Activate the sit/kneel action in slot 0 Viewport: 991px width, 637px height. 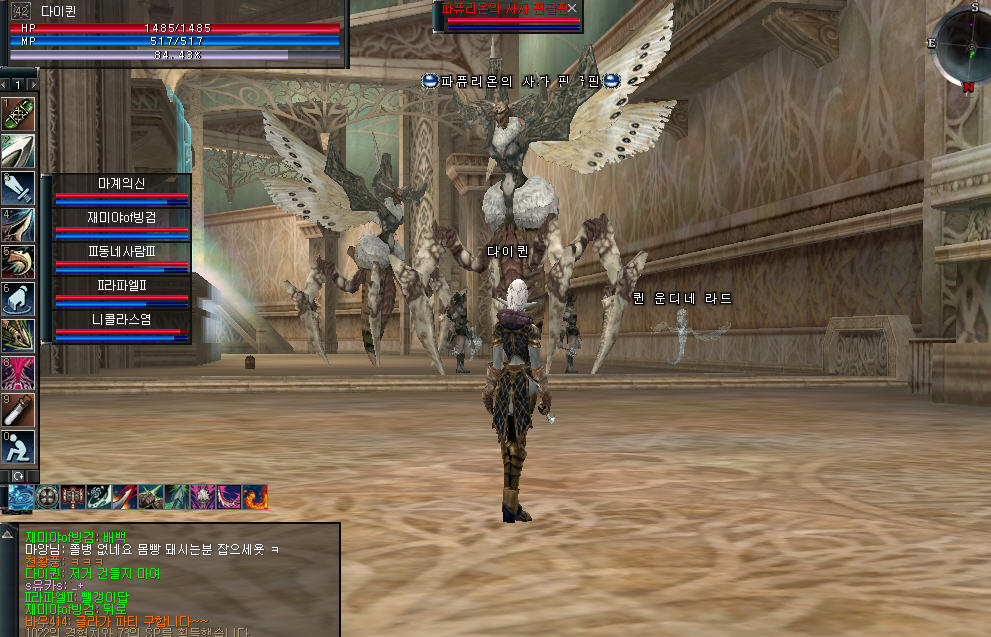20,446
